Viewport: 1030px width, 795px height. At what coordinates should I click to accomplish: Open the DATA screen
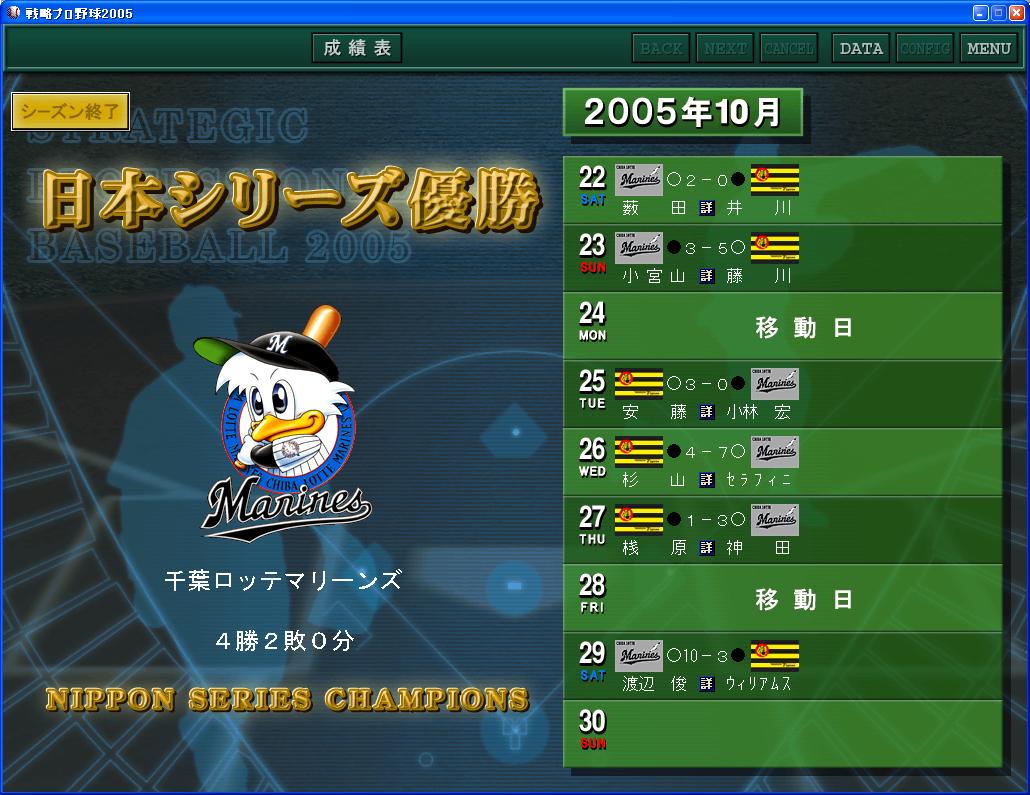tap(861, 48)
